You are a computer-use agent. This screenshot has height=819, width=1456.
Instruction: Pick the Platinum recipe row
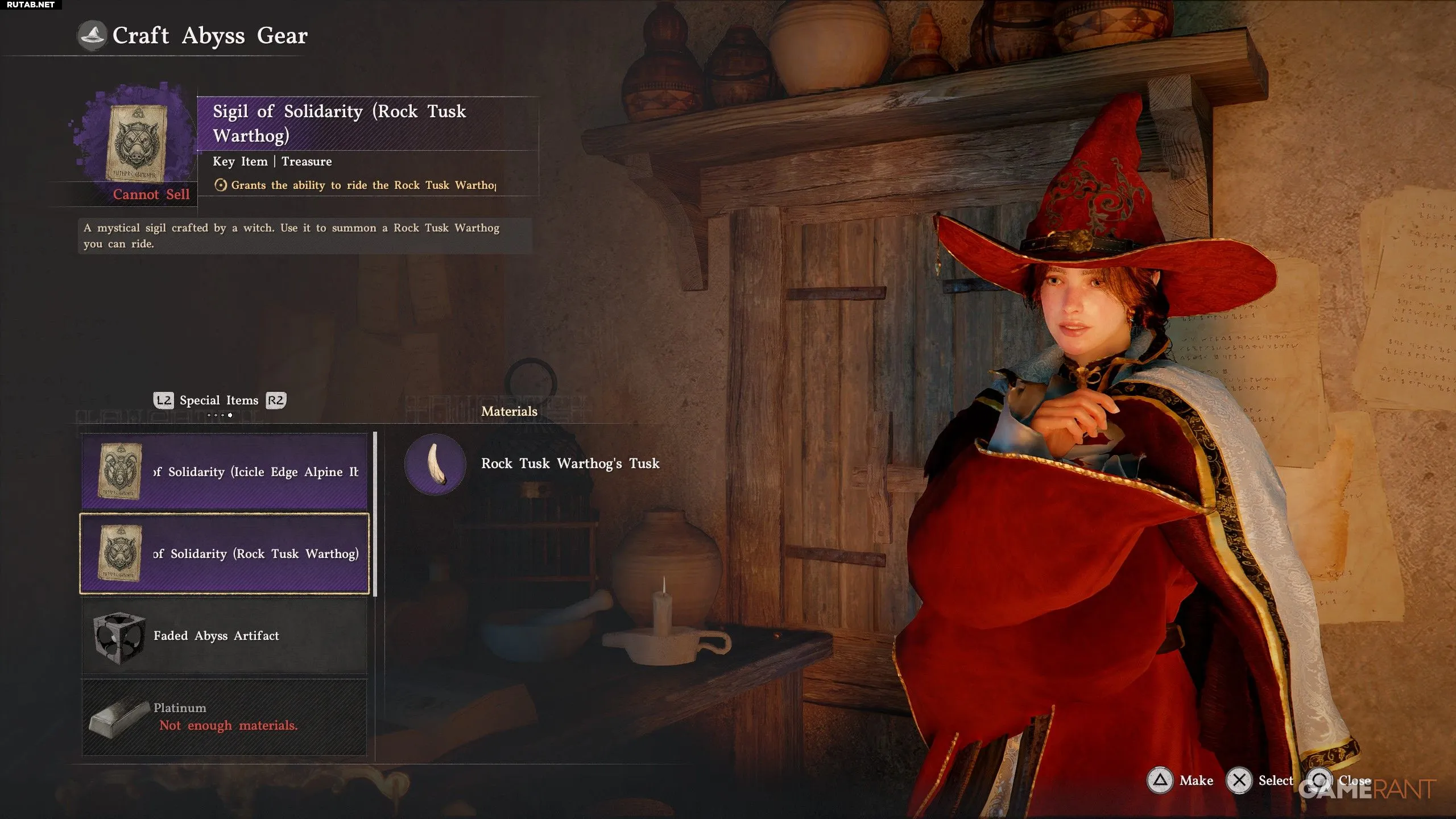click(x=225, y=717)
